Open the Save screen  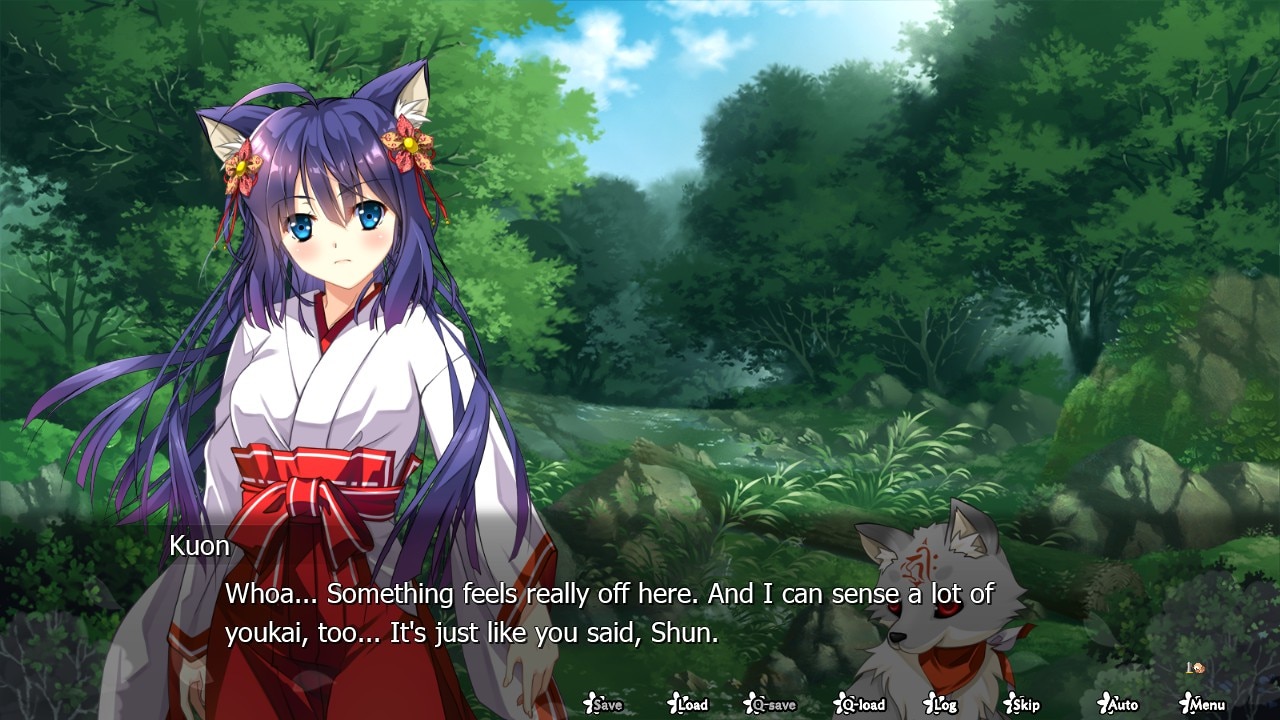pos(603,704)
